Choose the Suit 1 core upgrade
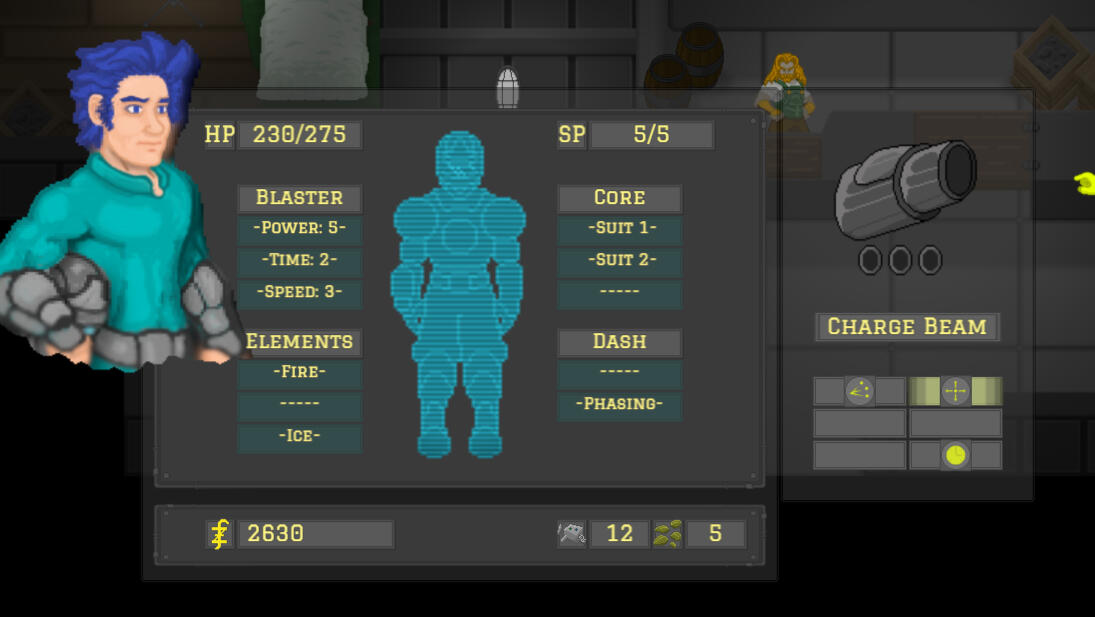This screenshot has width=1095, height=617. pyautogui.click(x=619, y=229)
